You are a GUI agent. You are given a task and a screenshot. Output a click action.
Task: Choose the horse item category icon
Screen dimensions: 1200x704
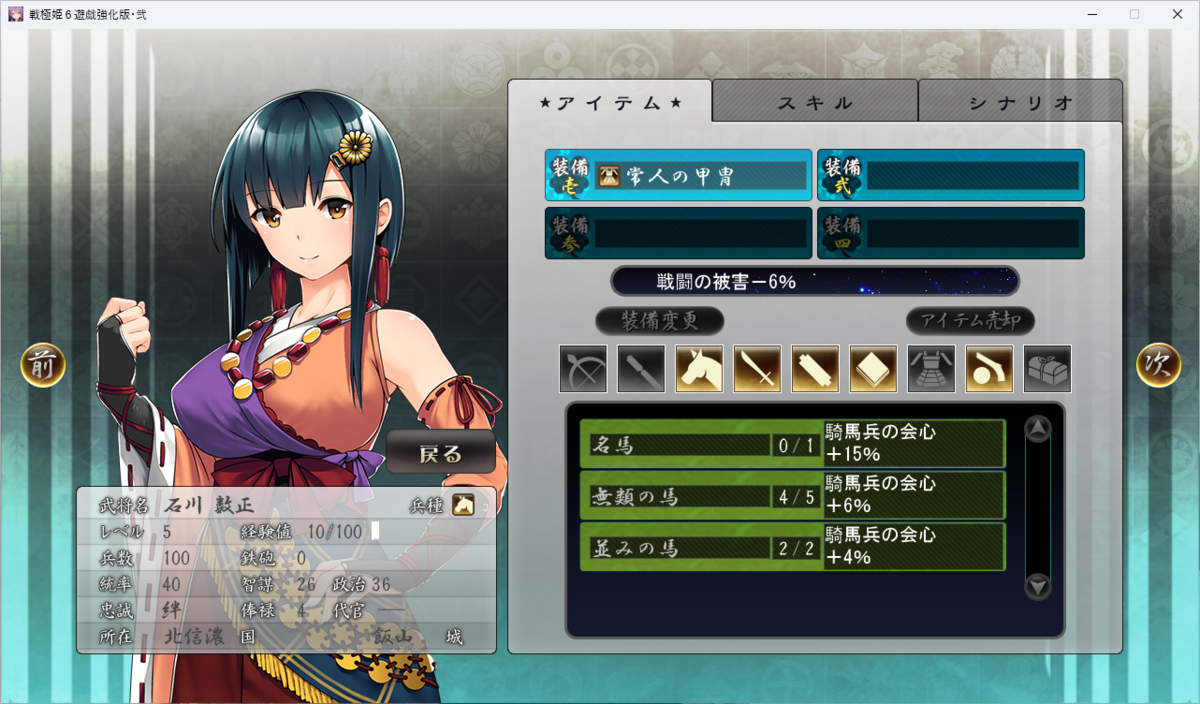coord(699,369)
